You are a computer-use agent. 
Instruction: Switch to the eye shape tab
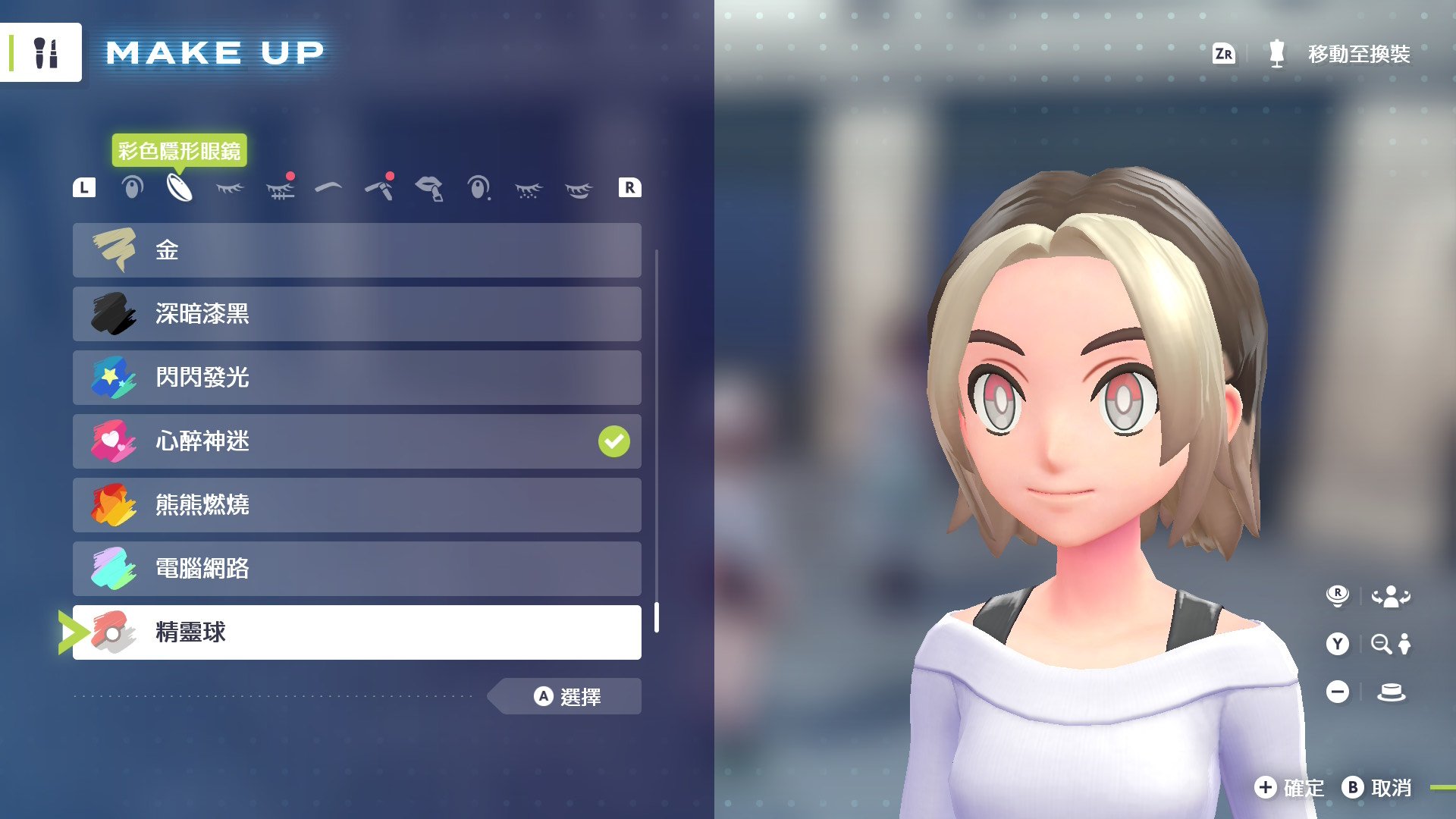point(132,187)
